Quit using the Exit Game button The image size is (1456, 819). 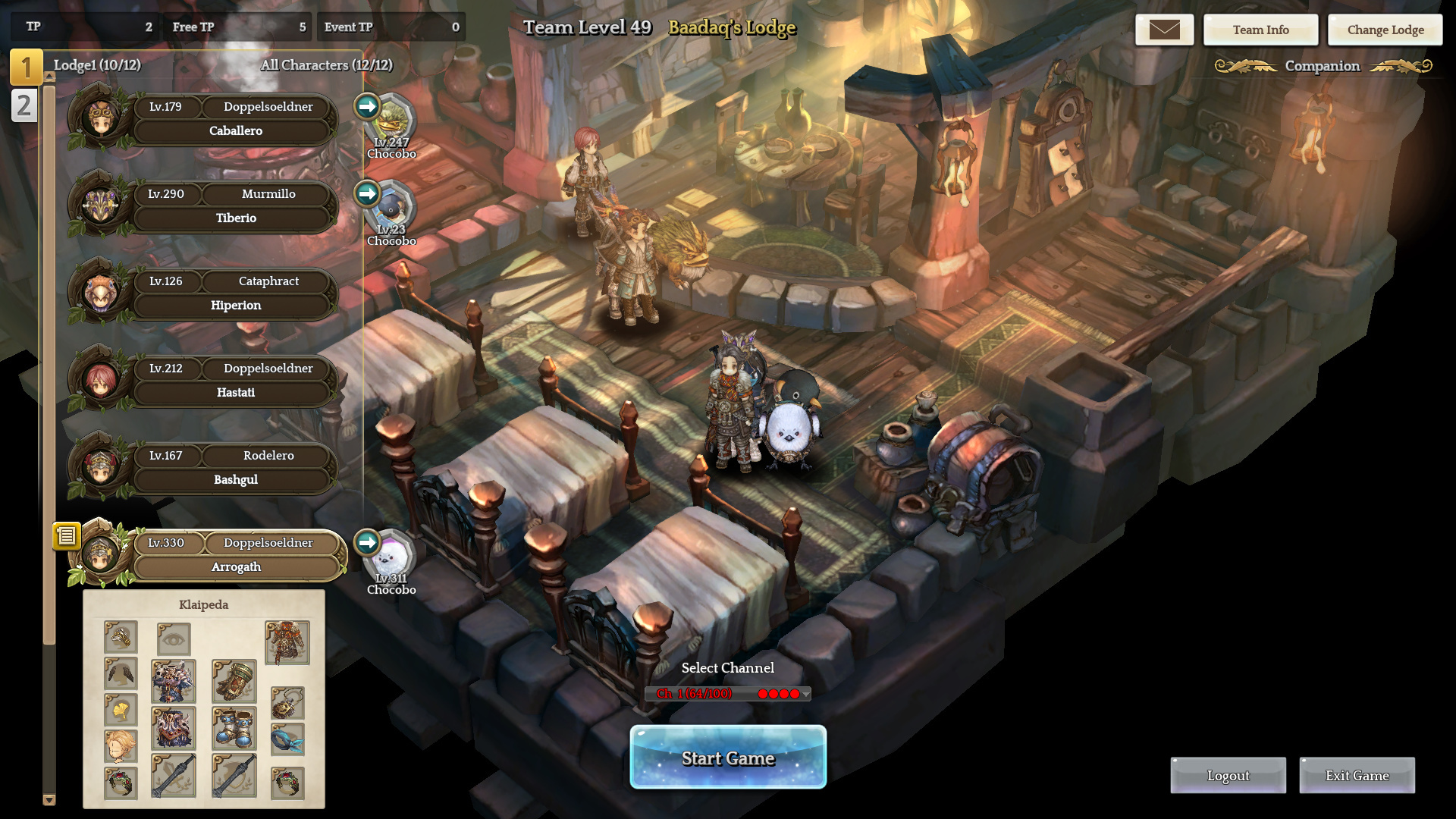[x=1357, y=776]
